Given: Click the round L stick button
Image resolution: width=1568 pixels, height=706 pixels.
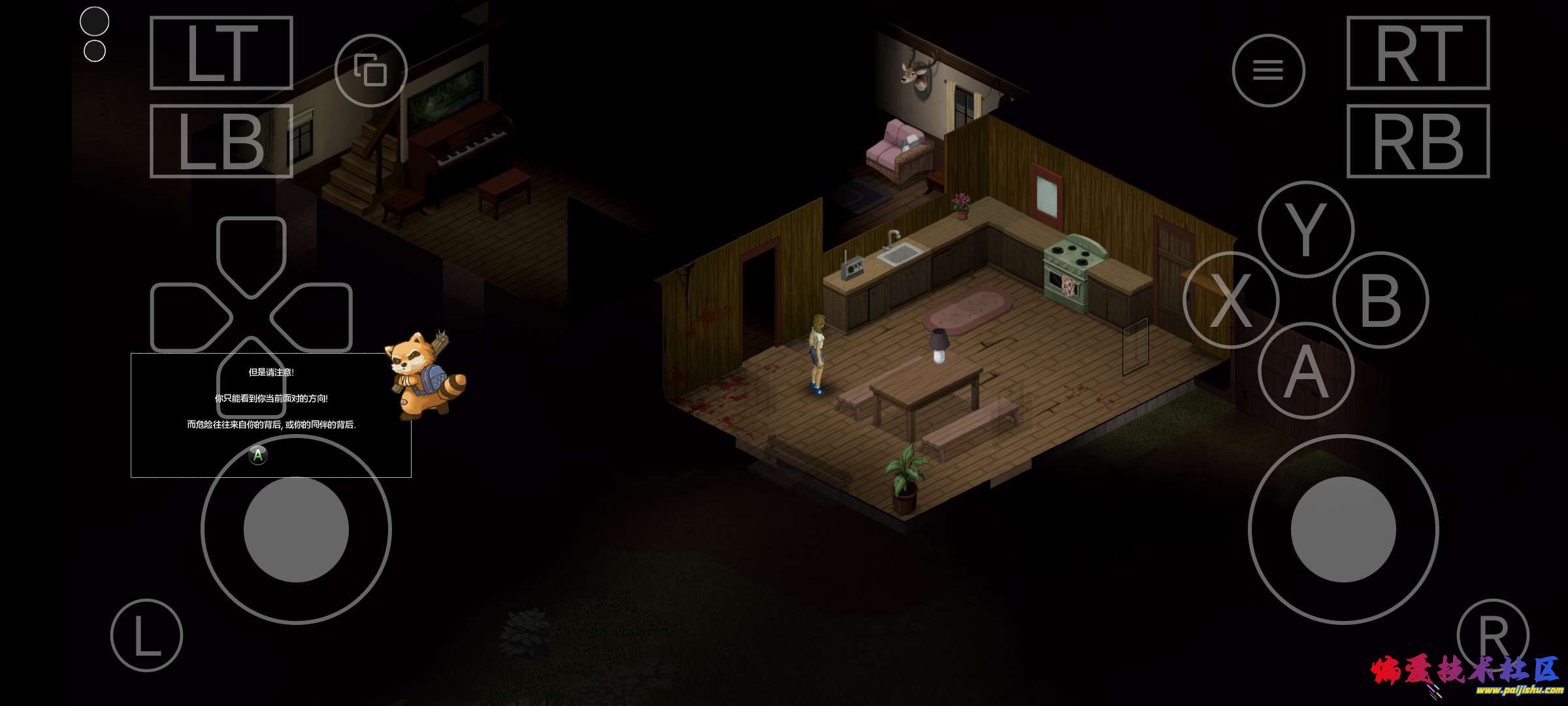Looking at the screenshot, I should [x=146, y=635].
